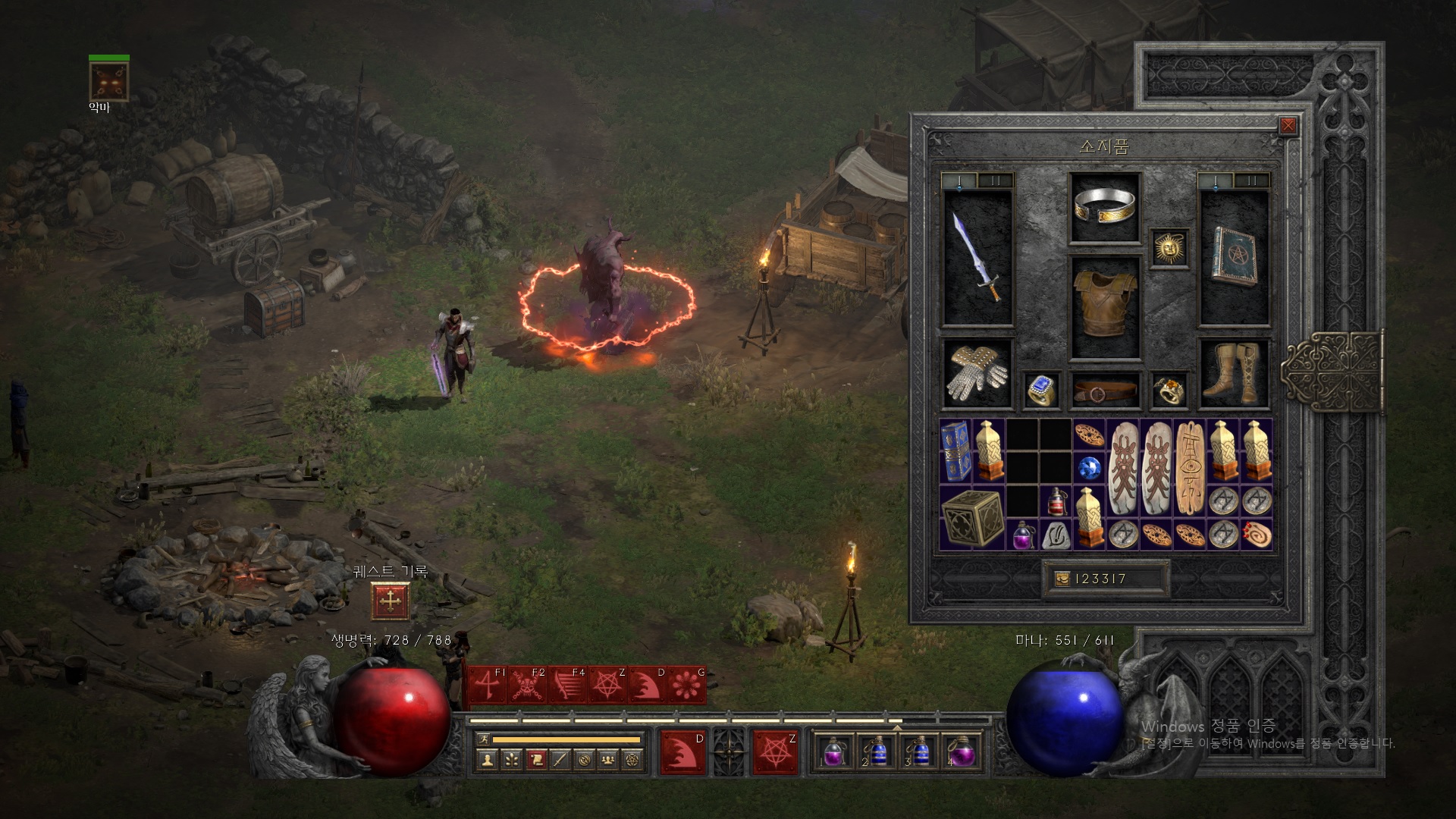
Task: Select the equipped leather belt
Action: point(1106,391)
